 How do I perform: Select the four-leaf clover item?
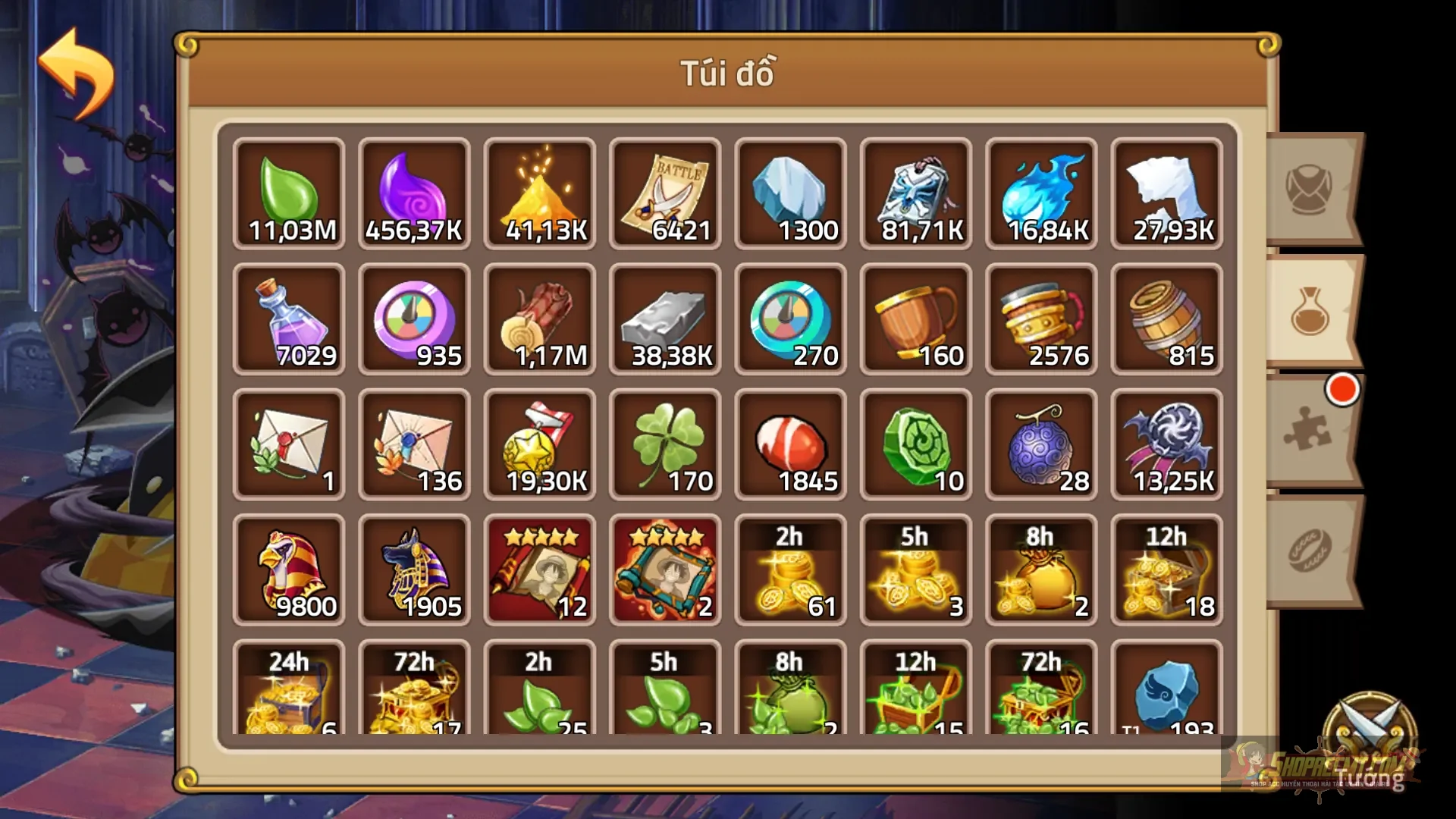(665, 444)
